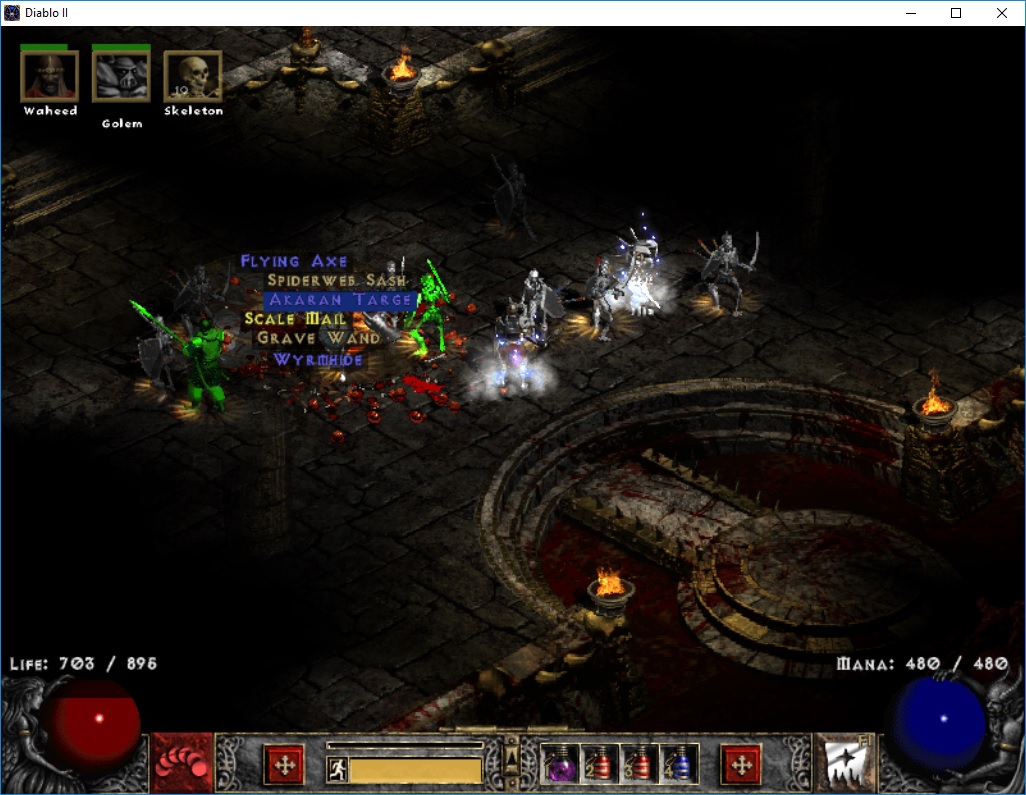Close the Diablo II window
1026x795 pixels.
(x=1002, y=13)
